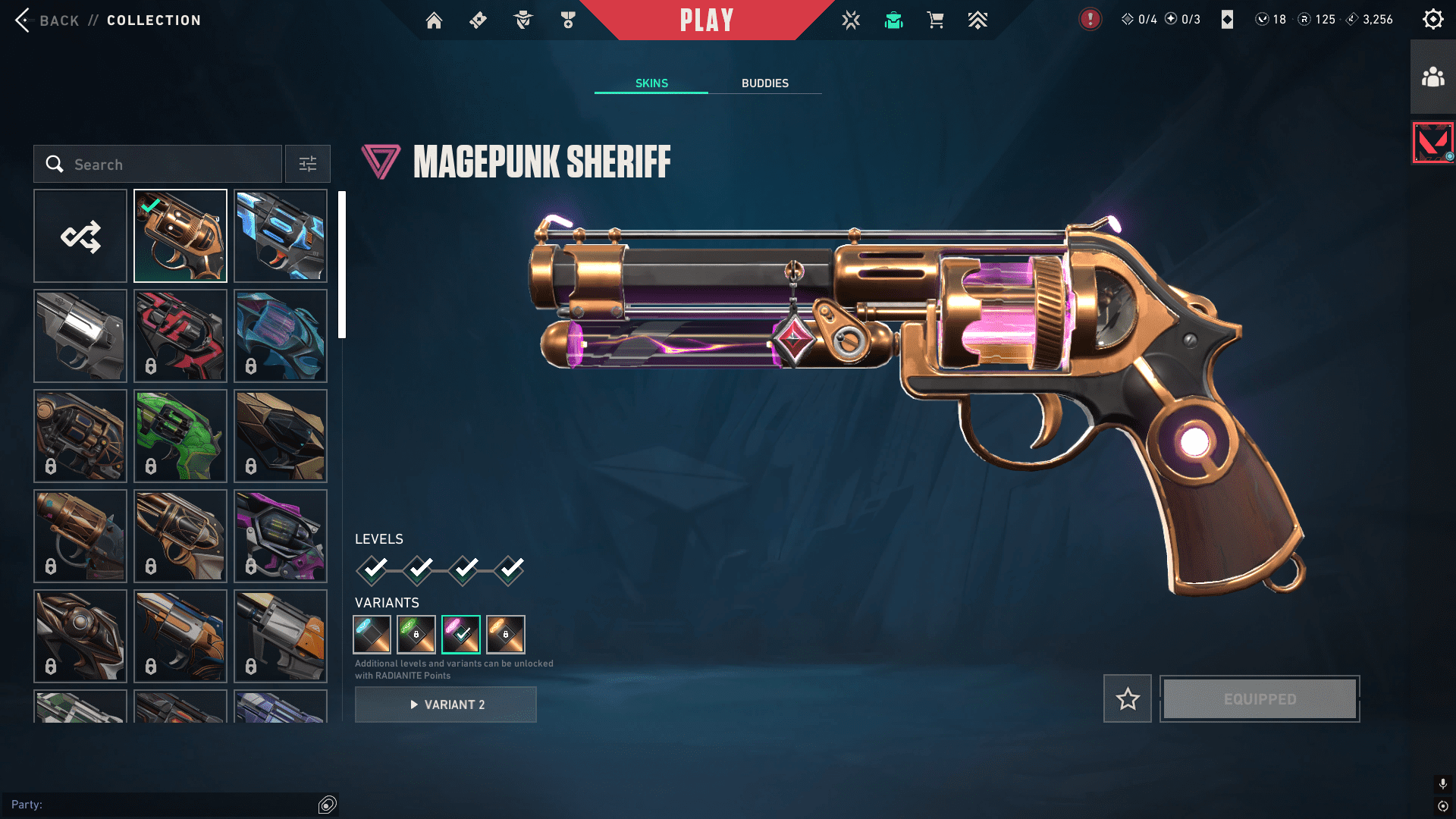Start matchmaking with the PLAY button
The image size is (1456, 819).
[x=706, y=20]
